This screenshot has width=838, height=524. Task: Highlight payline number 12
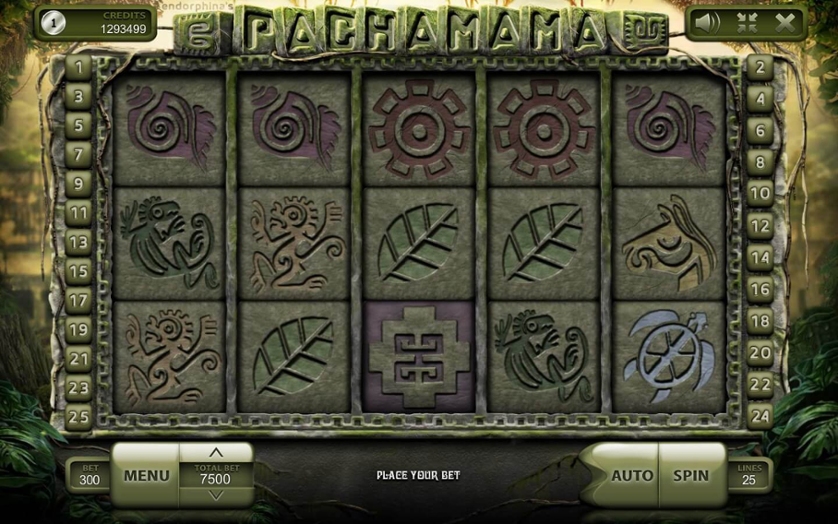(760, 226)
